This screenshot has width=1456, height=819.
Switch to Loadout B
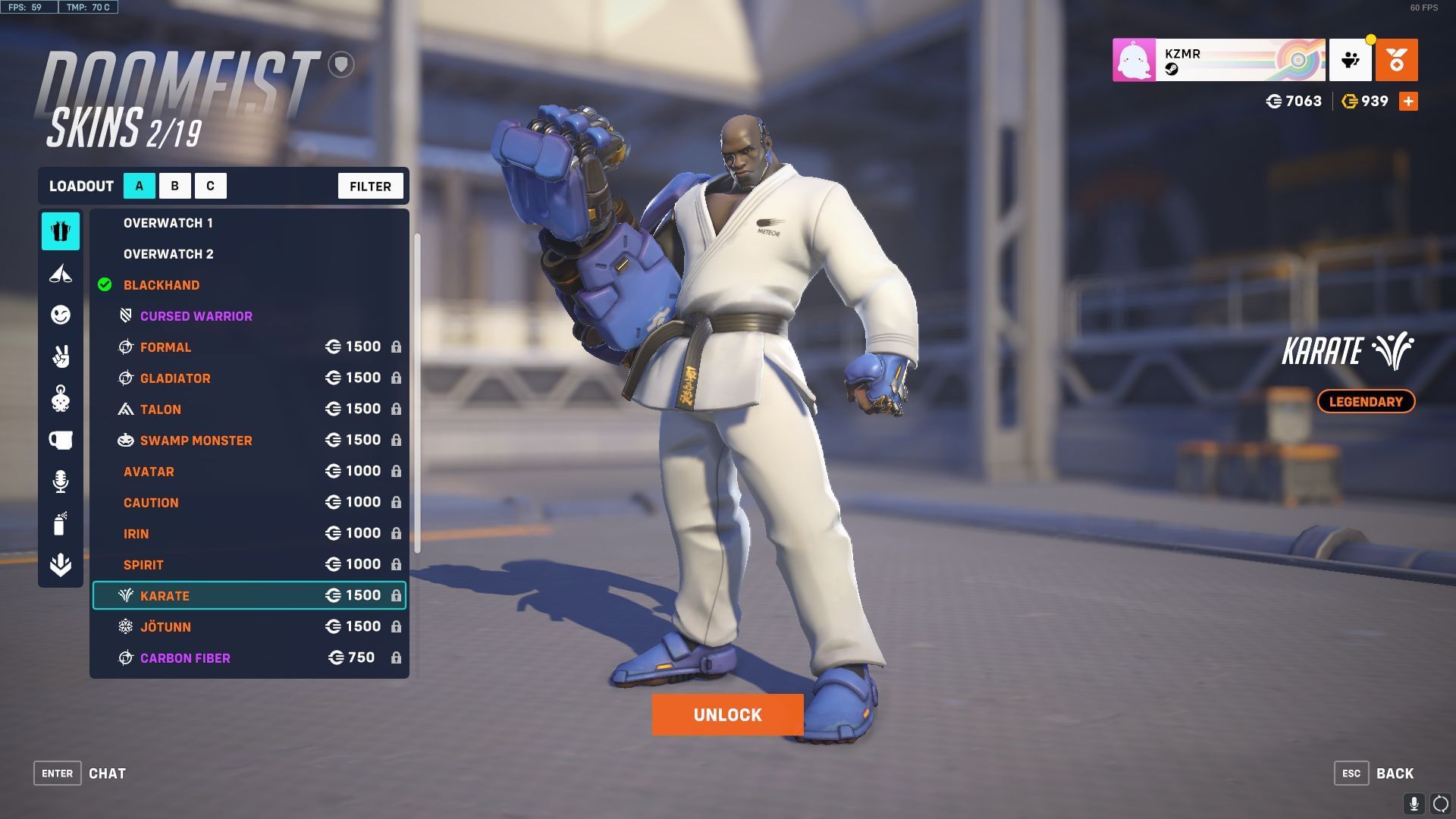tap(174, 185)
